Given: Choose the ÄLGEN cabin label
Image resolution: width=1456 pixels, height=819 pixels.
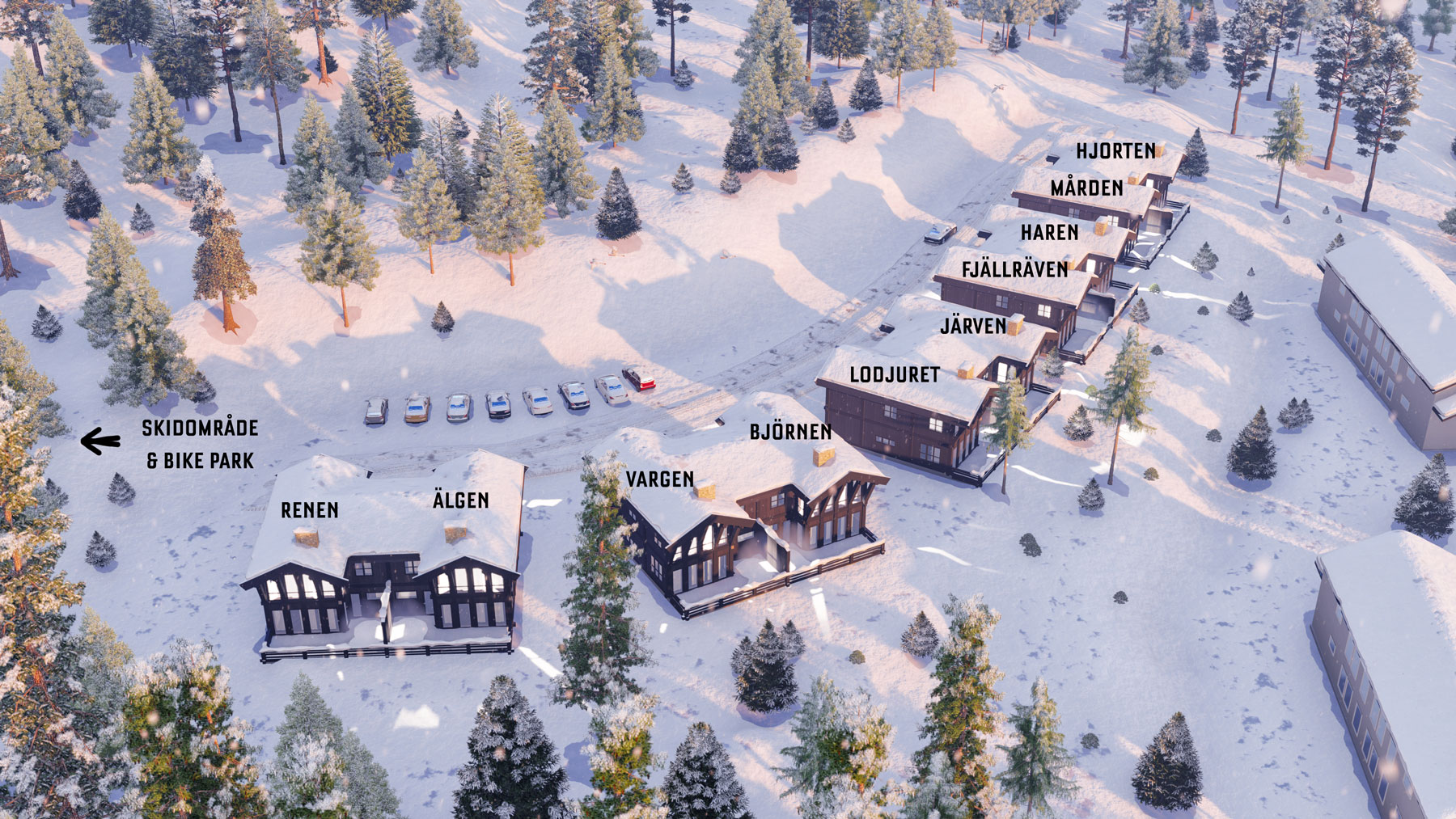Looking at the screenshot, I should click(x=460, y=500).
